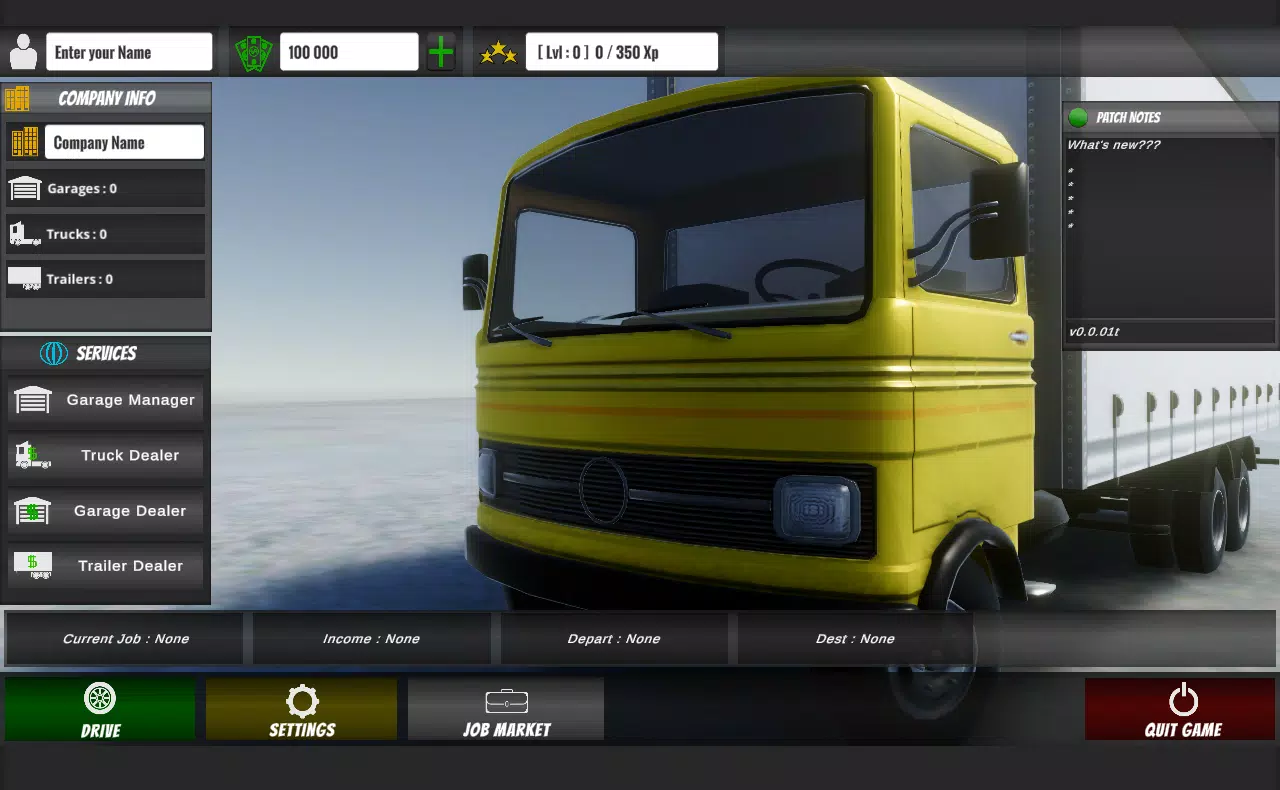Click the player profile silhouette icon

pos(22,50)
